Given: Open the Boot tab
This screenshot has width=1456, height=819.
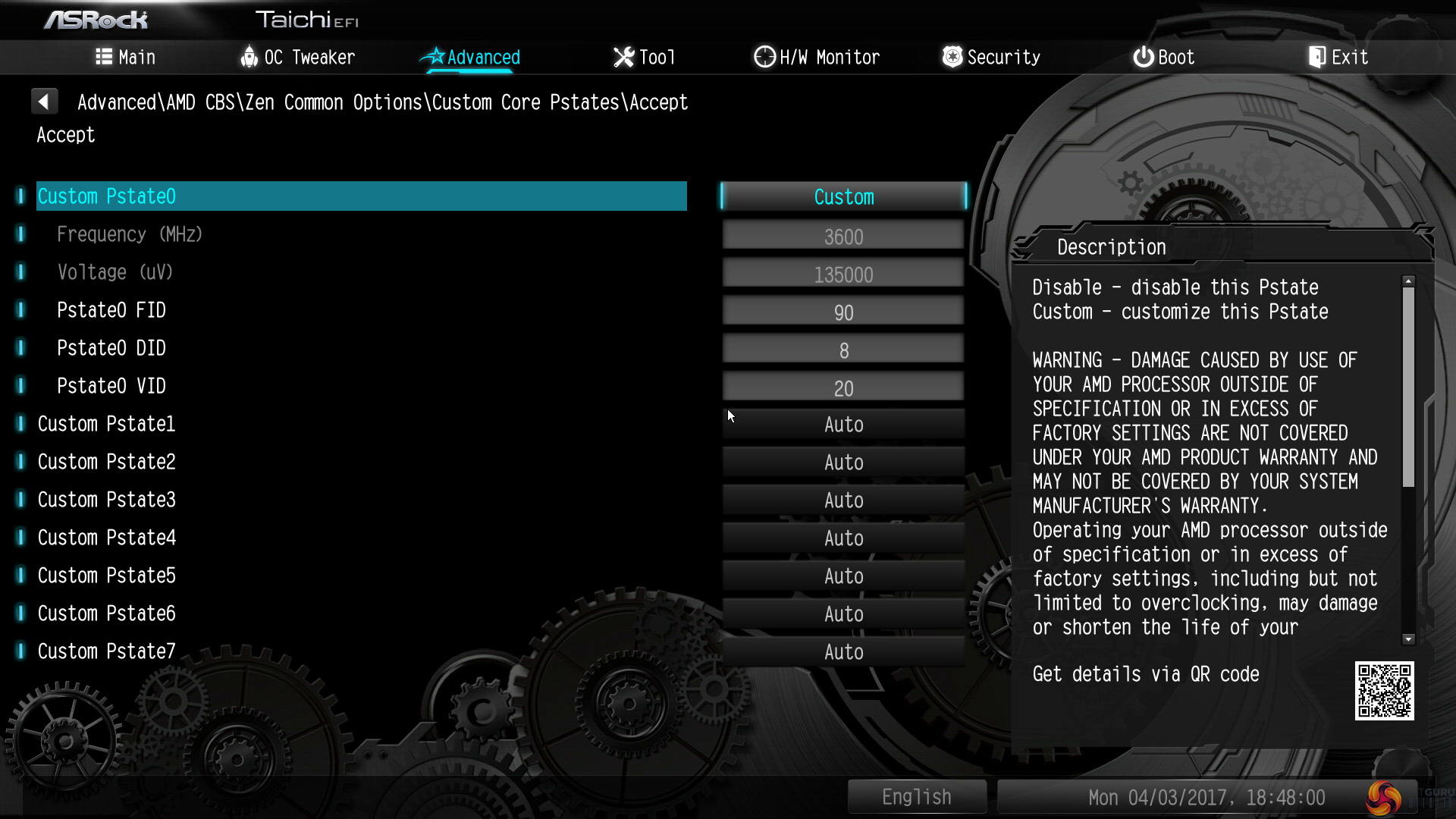Looking at the screenshot, I should pyautogui.click(x=1164, y=58).
